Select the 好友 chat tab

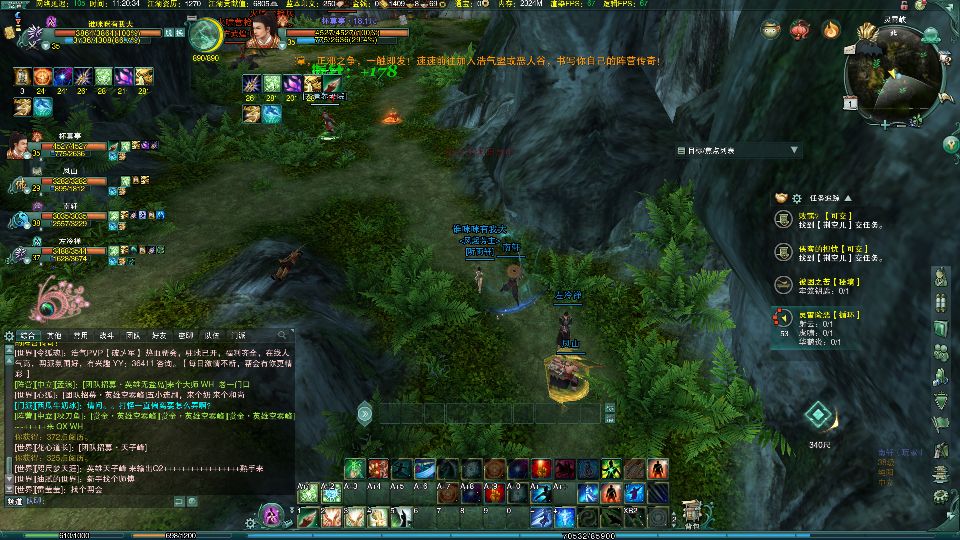point(159,335)
